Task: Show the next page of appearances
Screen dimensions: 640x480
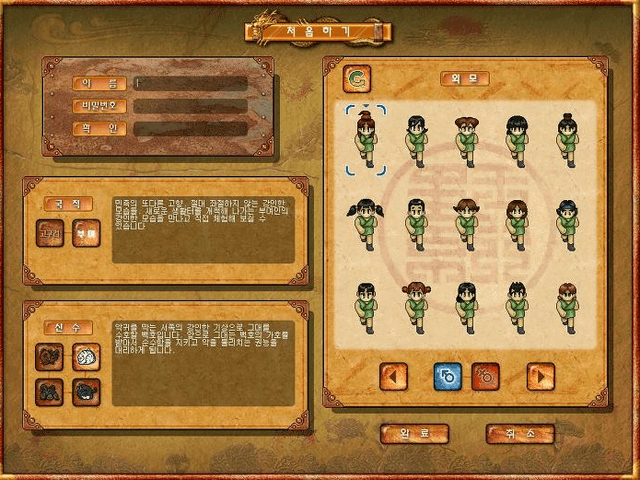Action: pyautogui.click(x=540, y=377)
